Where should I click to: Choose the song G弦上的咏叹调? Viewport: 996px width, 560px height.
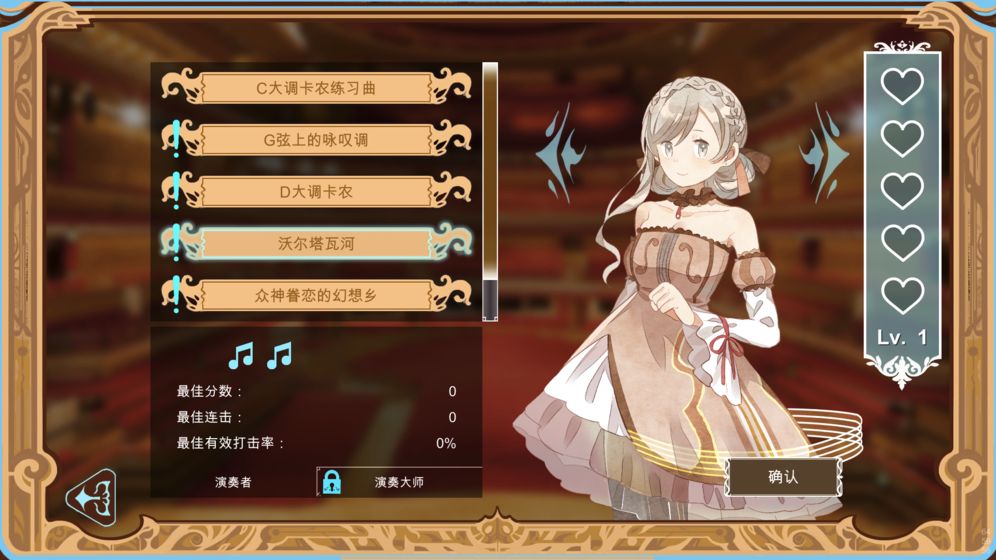click(x=316, y=140)
